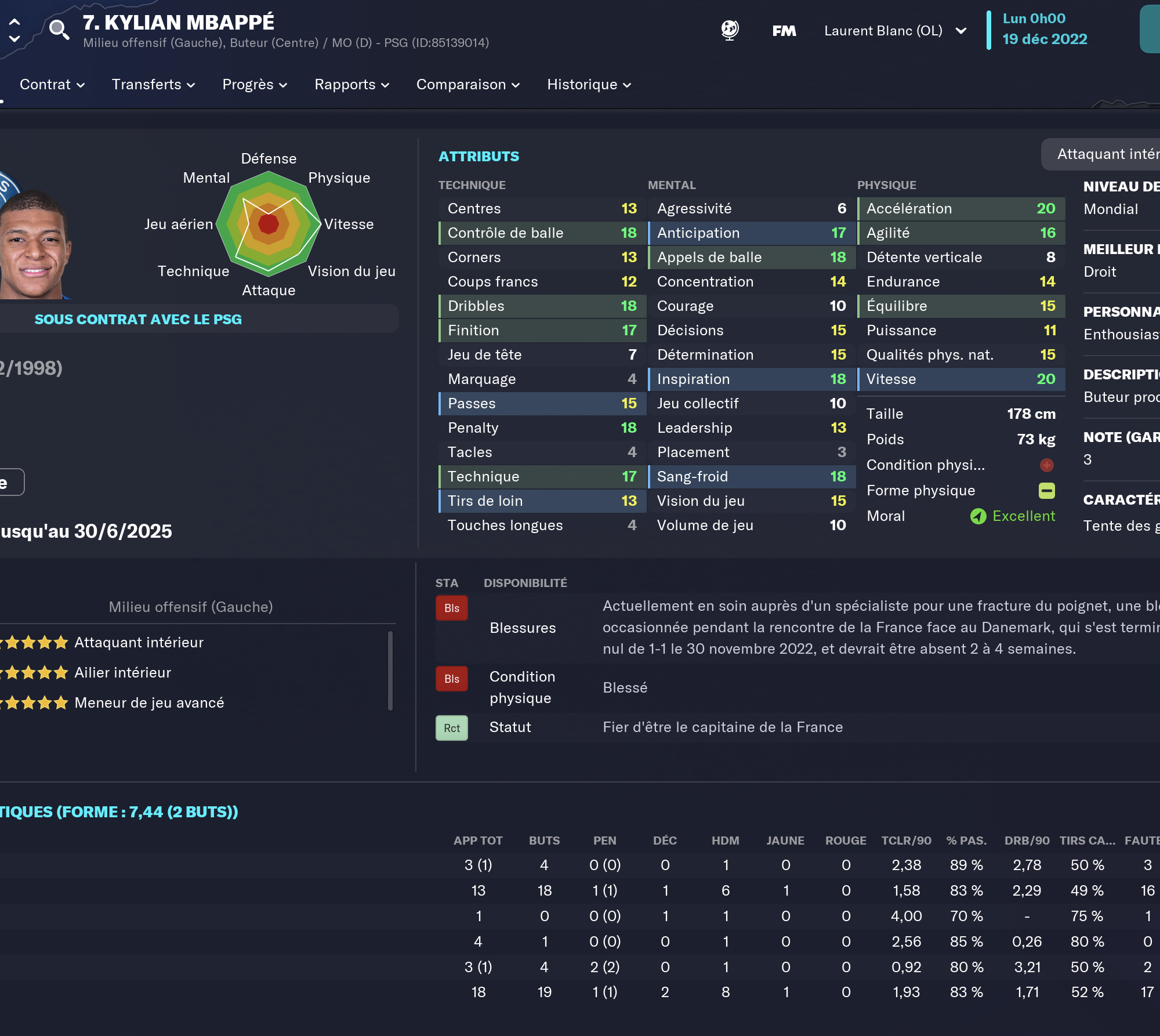Click the Moral Excellent arrow icon
The width and height of the screenshot is (1160, 1036).
979,516
